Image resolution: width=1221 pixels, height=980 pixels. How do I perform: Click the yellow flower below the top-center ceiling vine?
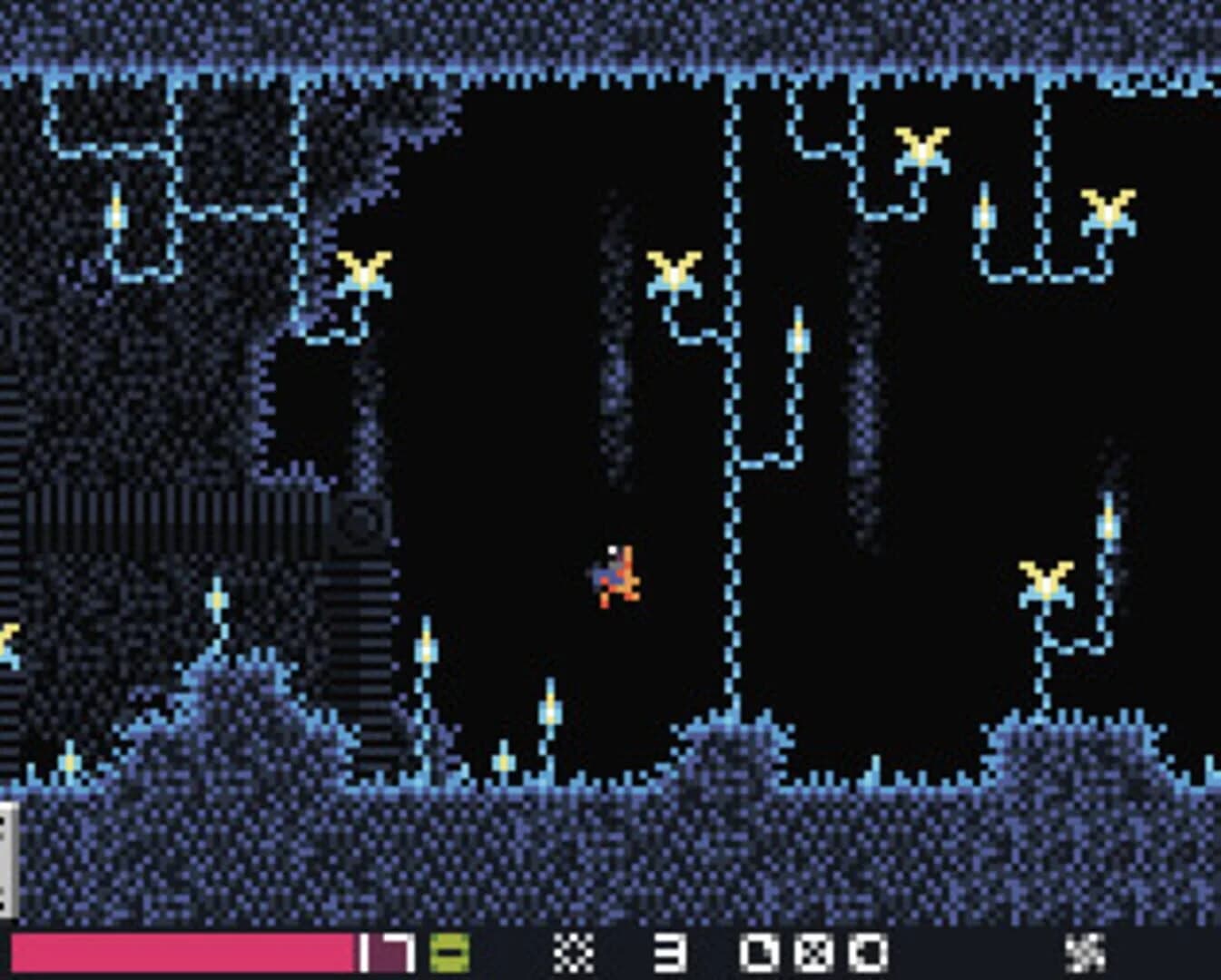coord(675,271)
